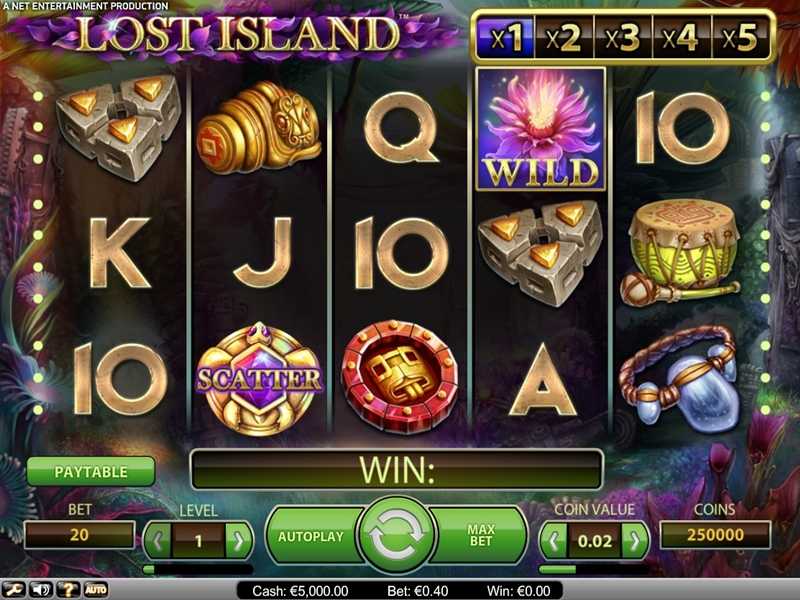
Task: Toggle sound with the speaker icon
Action: click(x=42, y=590)
